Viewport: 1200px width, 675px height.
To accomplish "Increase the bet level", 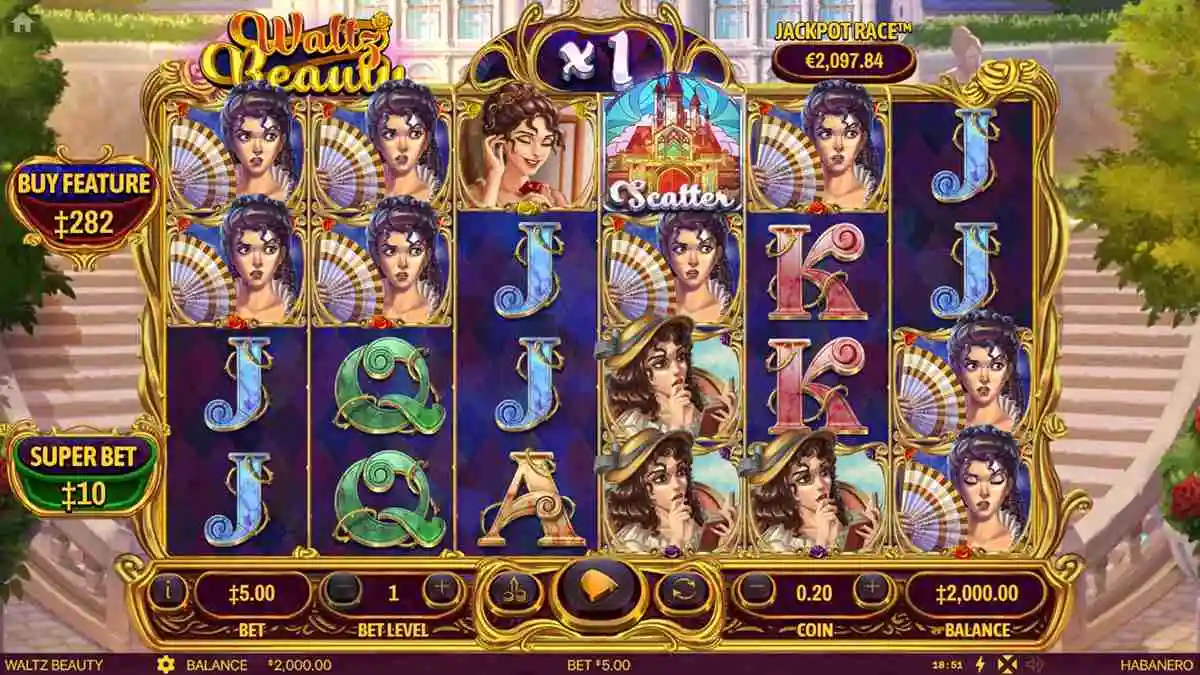I will click(x=441, y=591).
